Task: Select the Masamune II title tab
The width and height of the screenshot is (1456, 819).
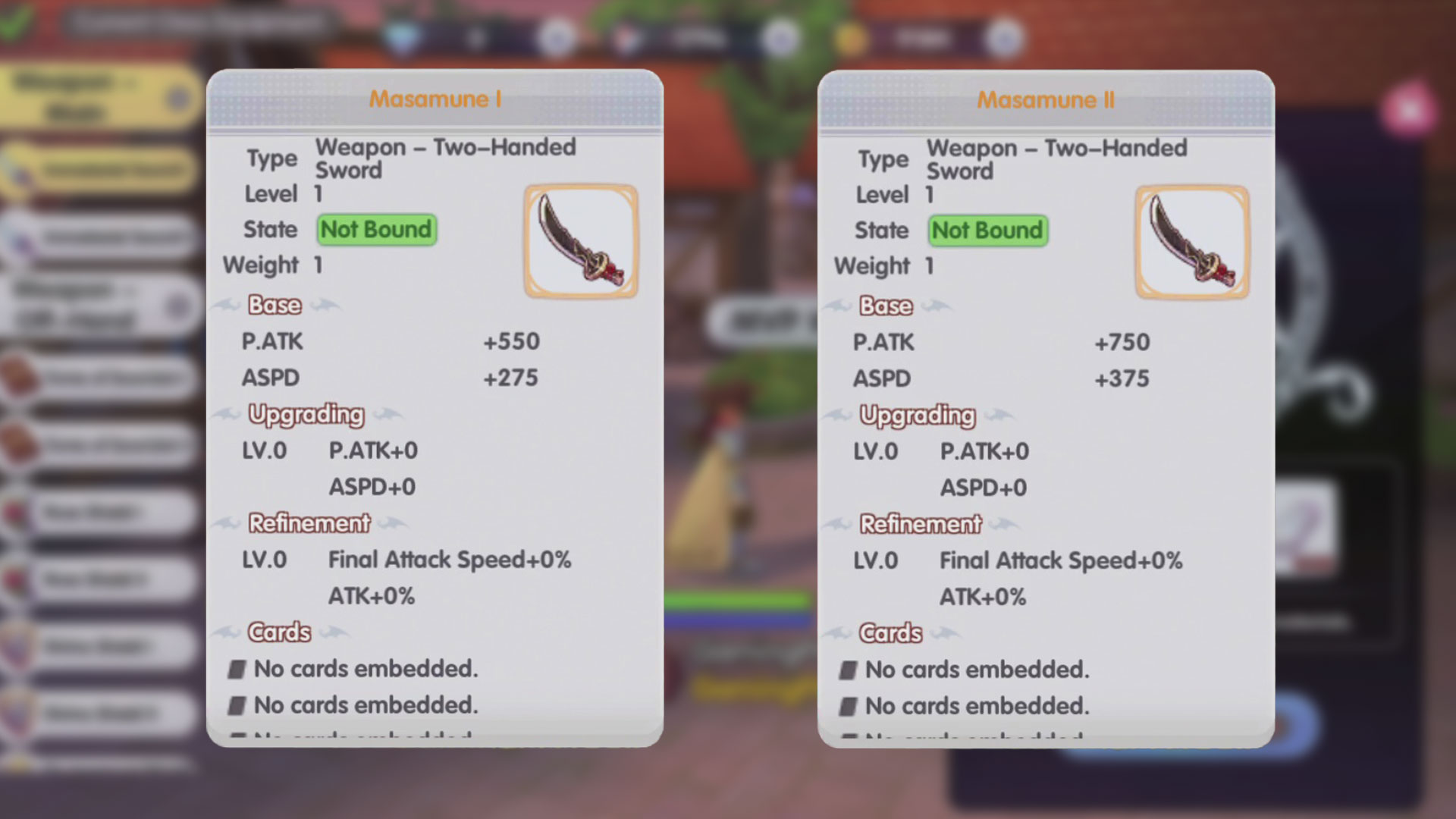Action: tap(1046, 99)
